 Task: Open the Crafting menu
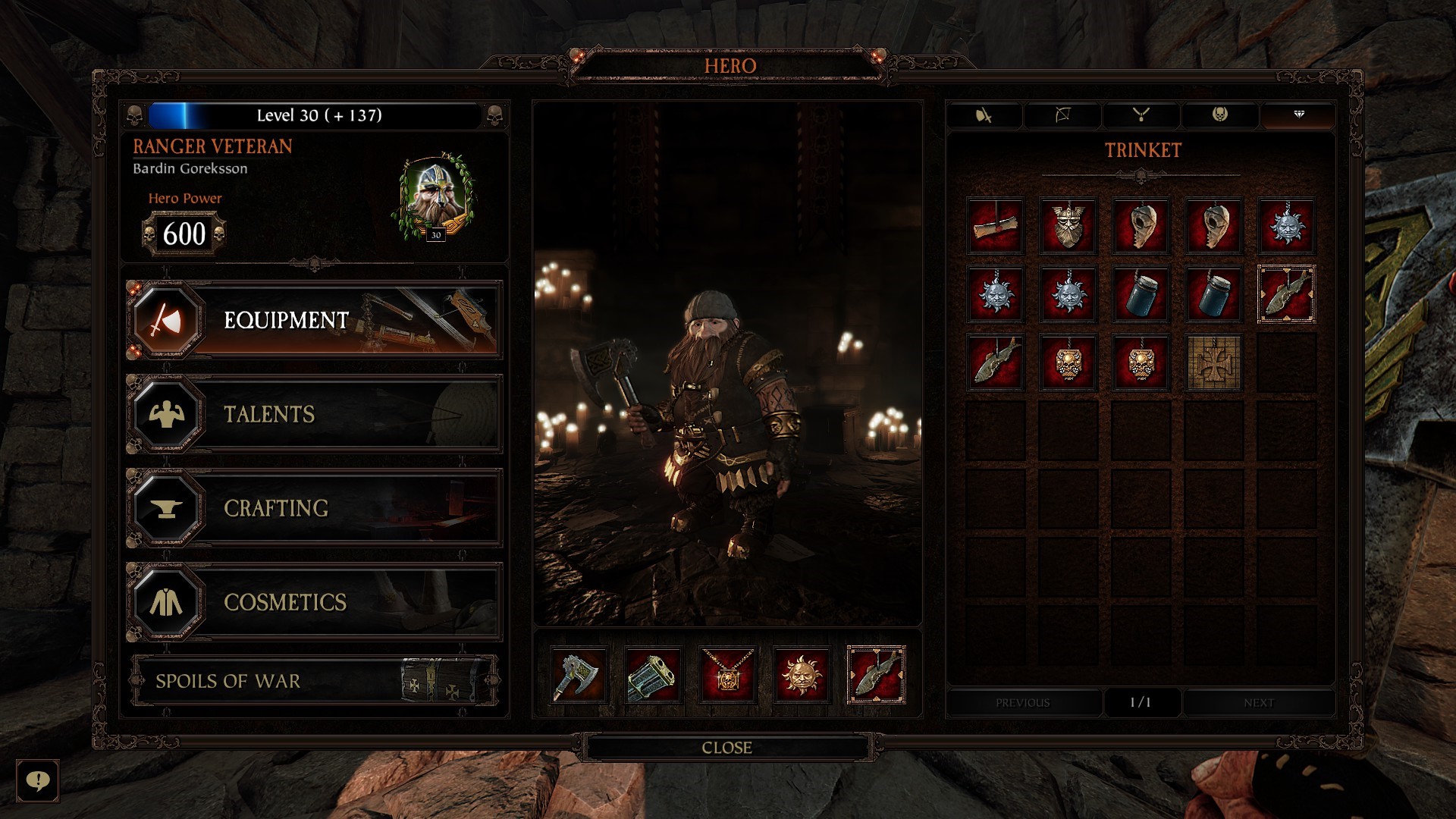[x=314, y=508]
